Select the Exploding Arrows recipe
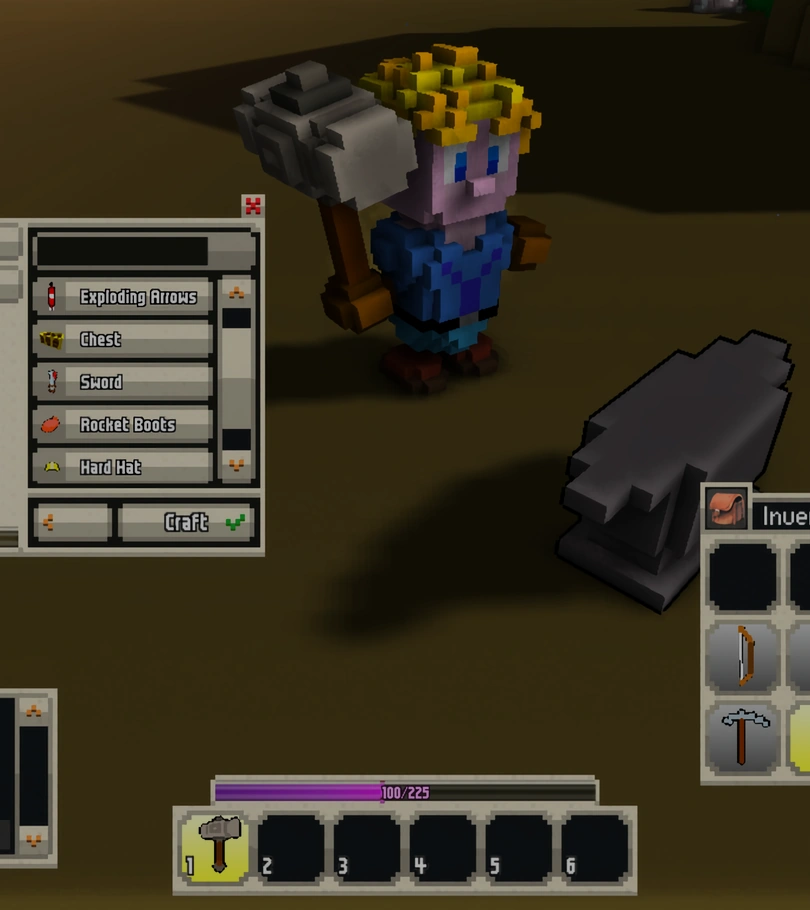 (122, 297)
